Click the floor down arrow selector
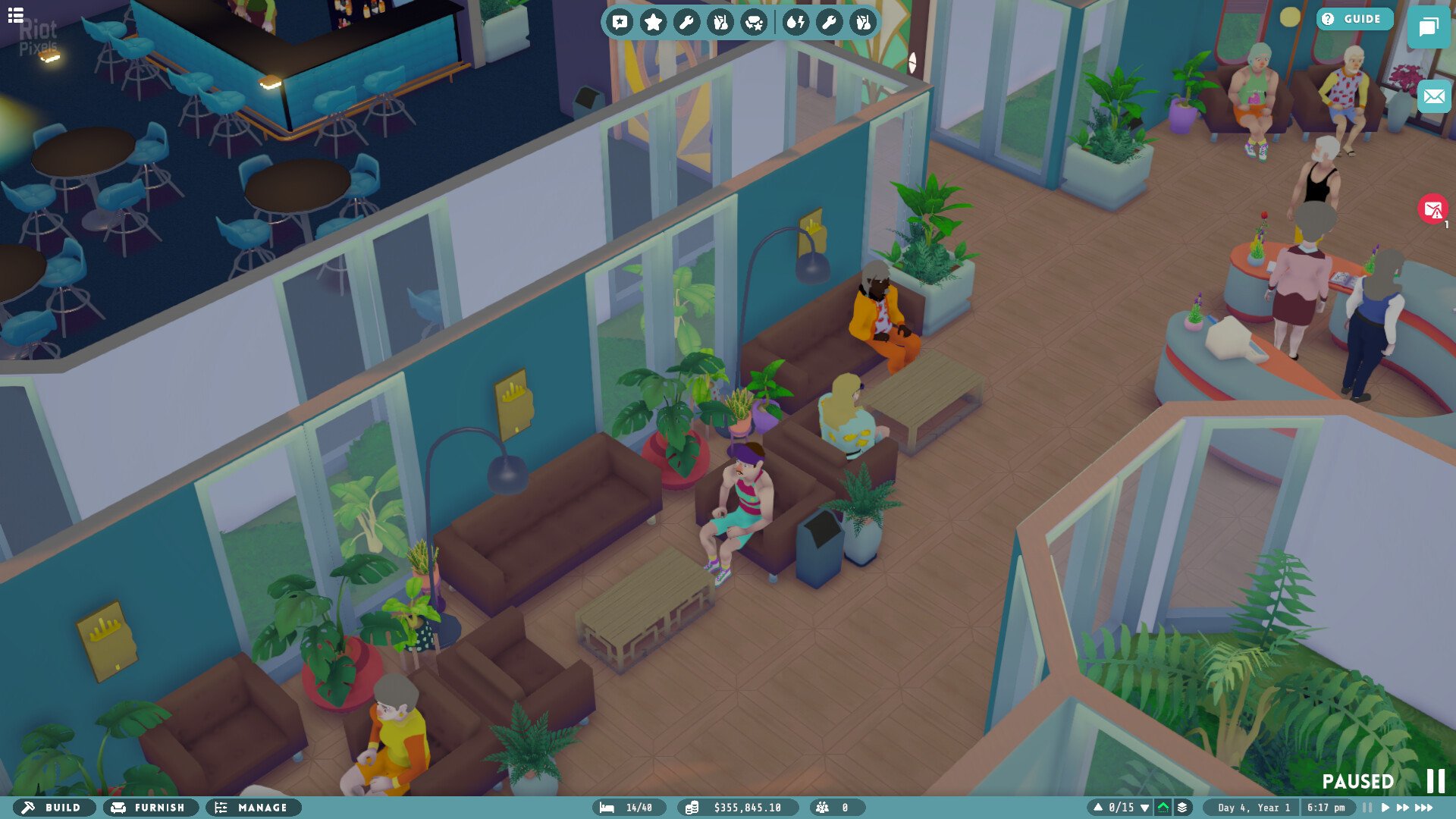 pyautogui.click(x=1143, y=808)
